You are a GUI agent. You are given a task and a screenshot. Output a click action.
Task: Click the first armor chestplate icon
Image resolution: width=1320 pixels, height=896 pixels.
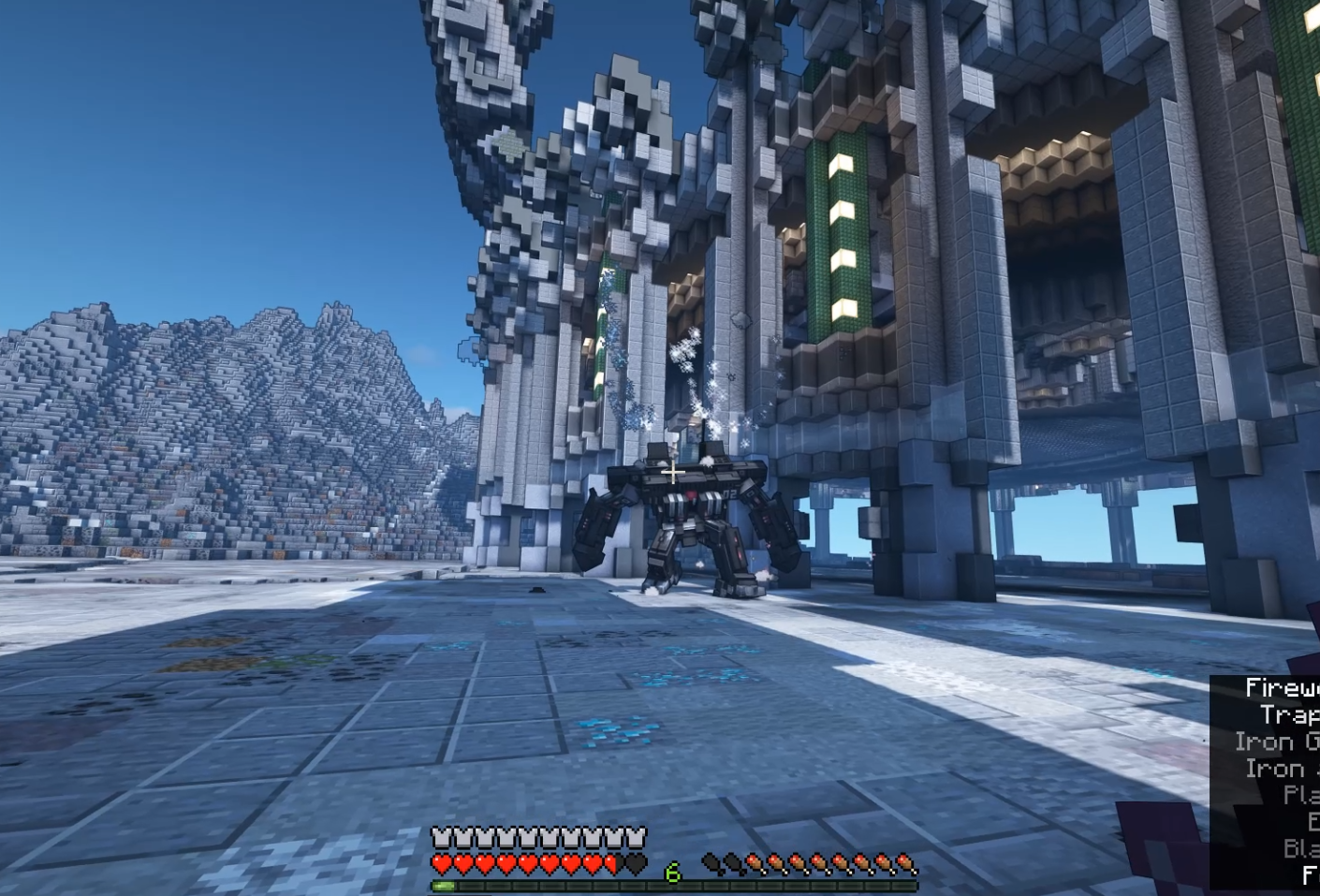pos(438,835)
